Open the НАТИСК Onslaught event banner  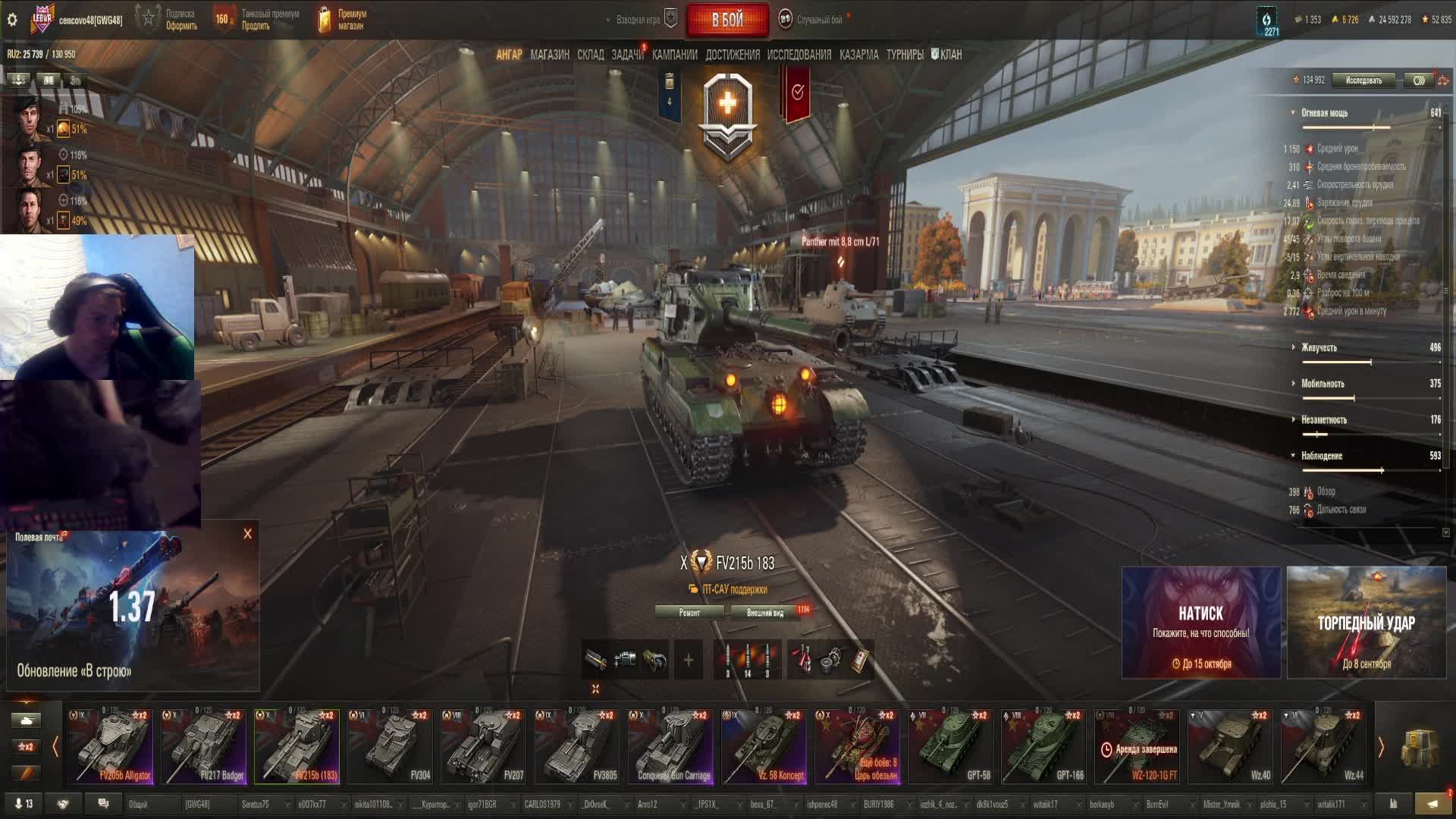point(1200,623)
